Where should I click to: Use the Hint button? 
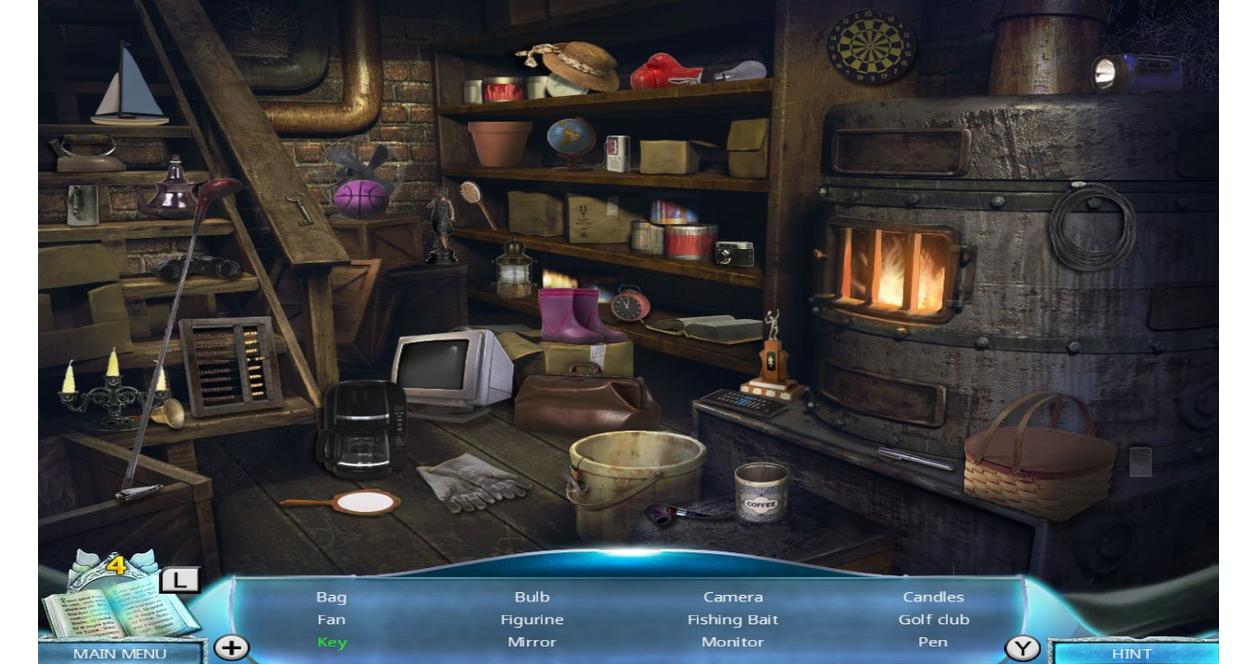1131,653
